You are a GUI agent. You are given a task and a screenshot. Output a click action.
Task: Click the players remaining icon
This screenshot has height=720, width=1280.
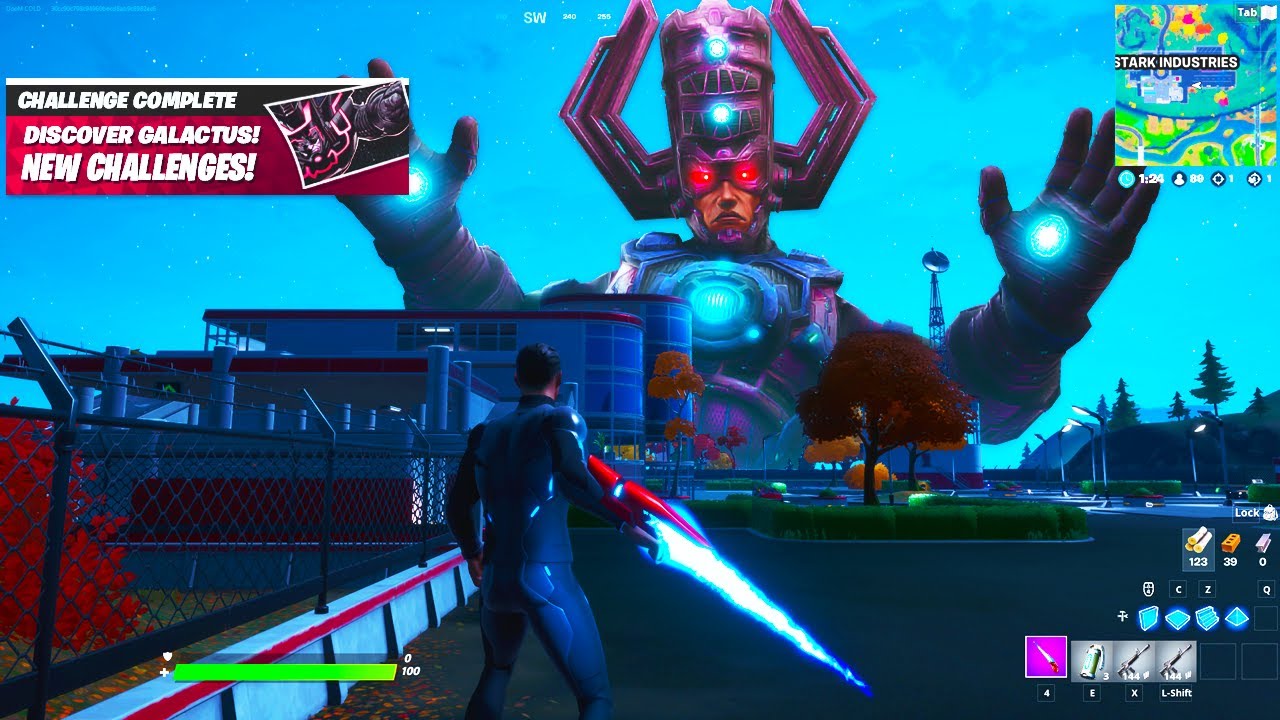coord(1180,179)
